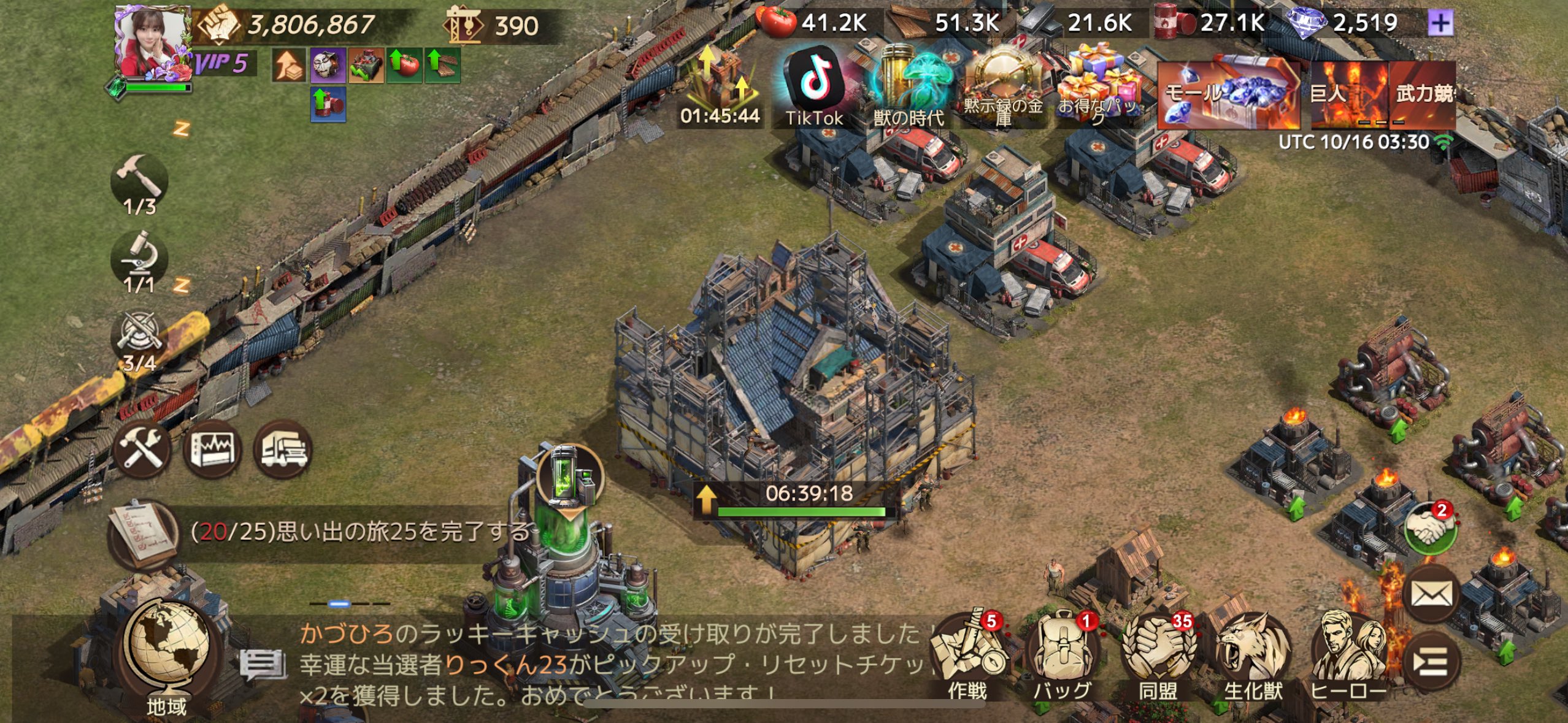Open the player avatar profile
The image size is (1568, 723).
(153, 43)
